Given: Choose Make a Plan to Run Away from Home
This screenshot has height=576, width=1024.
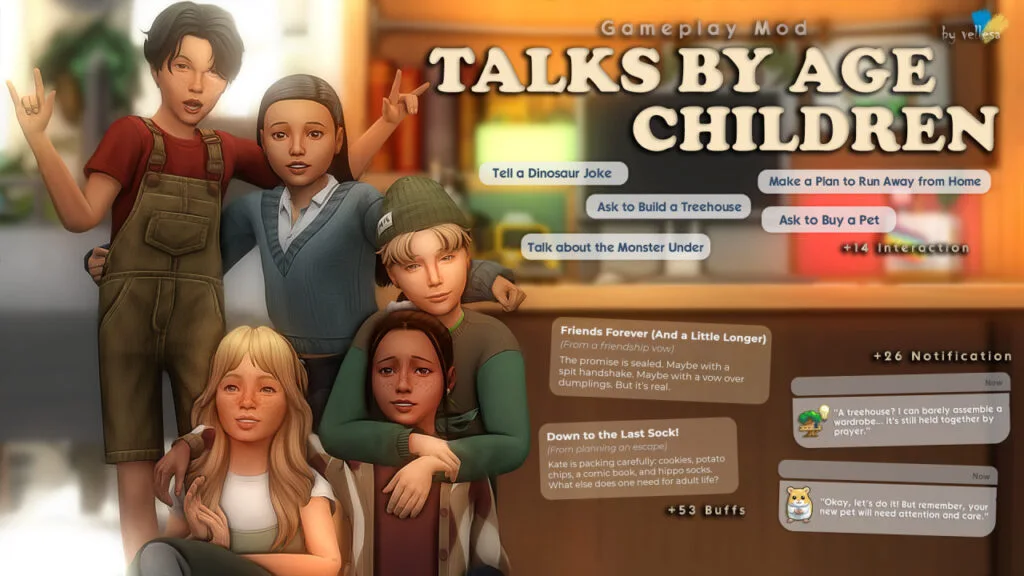Looking at the screenshot, I should pos(874,181).
